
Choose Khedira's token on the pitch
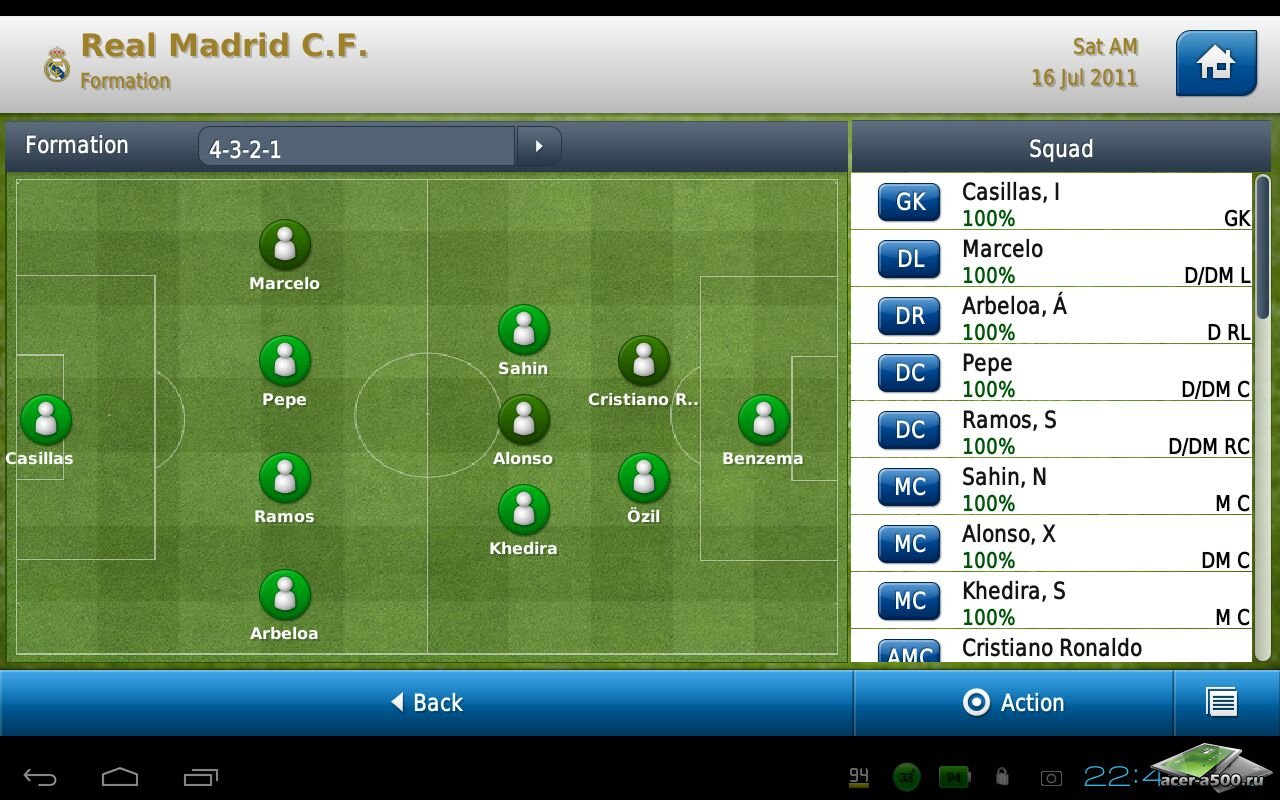click(x=524, y=510)
